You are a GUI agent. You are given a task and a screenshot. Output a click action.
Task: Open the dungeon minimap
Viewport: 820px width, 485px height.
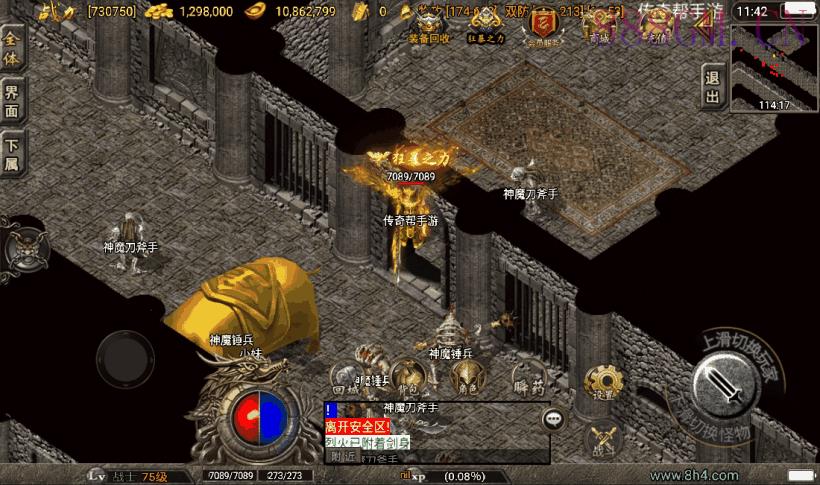(773, 67)
